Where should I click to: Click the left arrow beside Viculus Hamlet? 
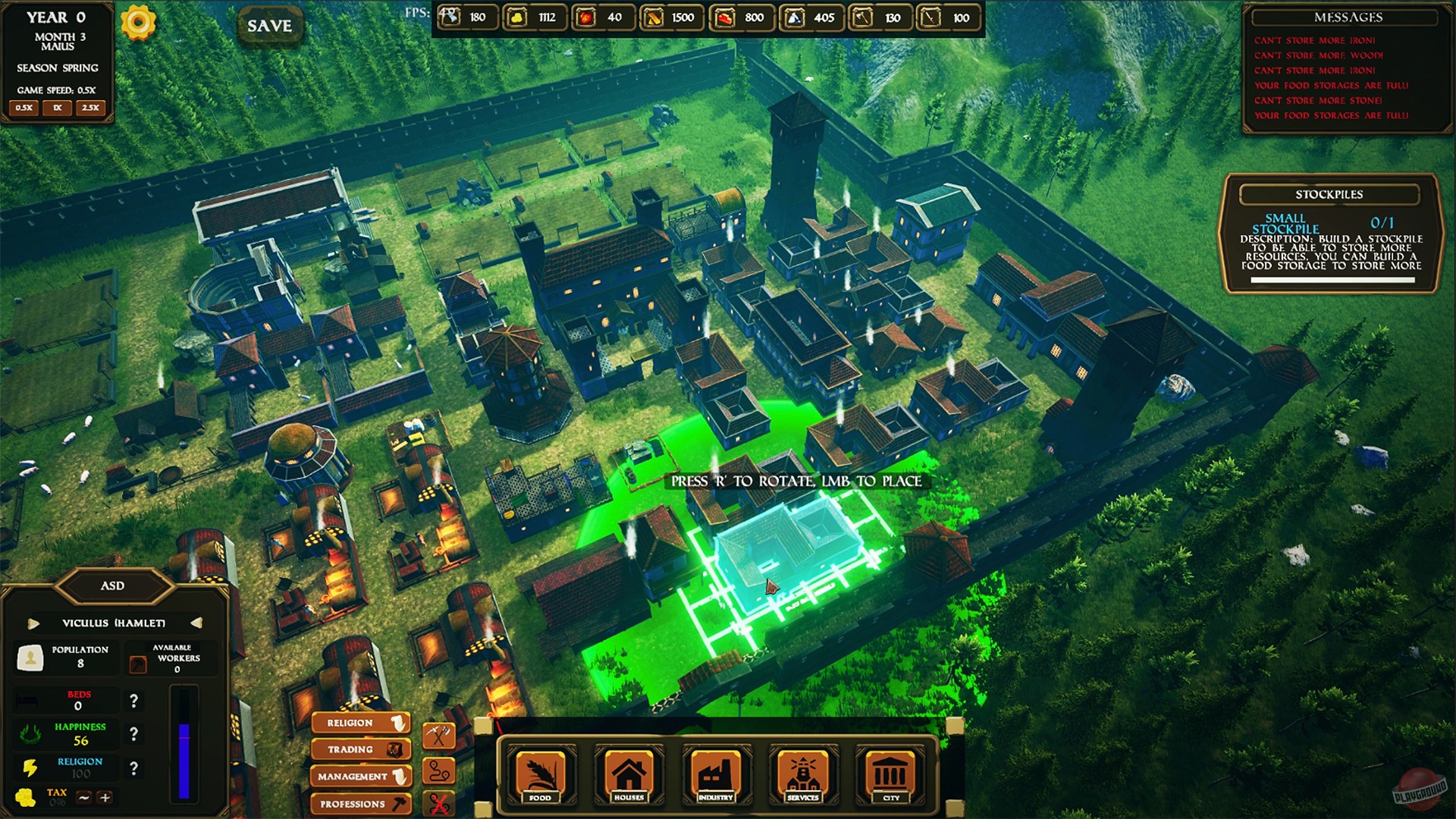[x=32, y=622]
